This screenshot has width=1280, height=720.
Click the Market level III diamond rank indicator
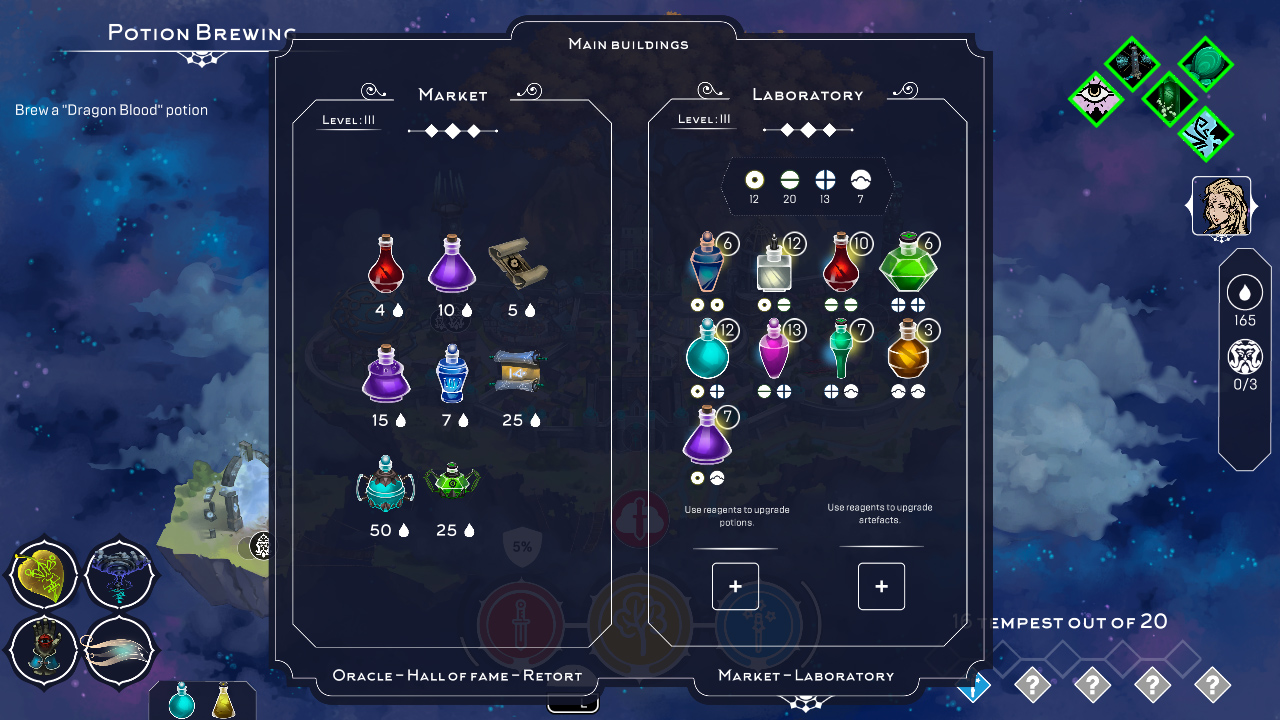coord(452,130)
